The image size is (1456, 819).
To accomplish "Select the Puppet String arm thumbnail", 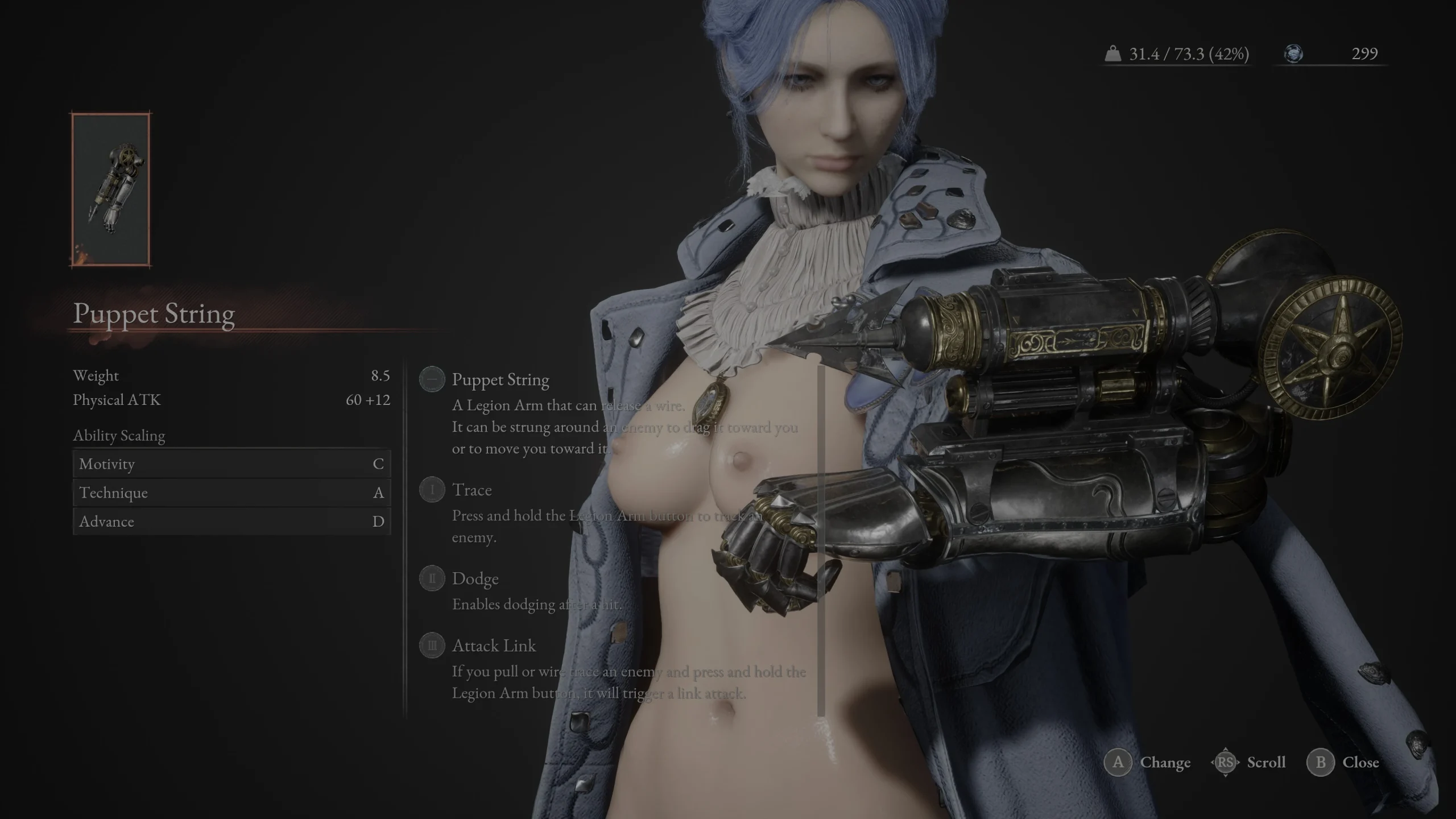I will 111,189.
